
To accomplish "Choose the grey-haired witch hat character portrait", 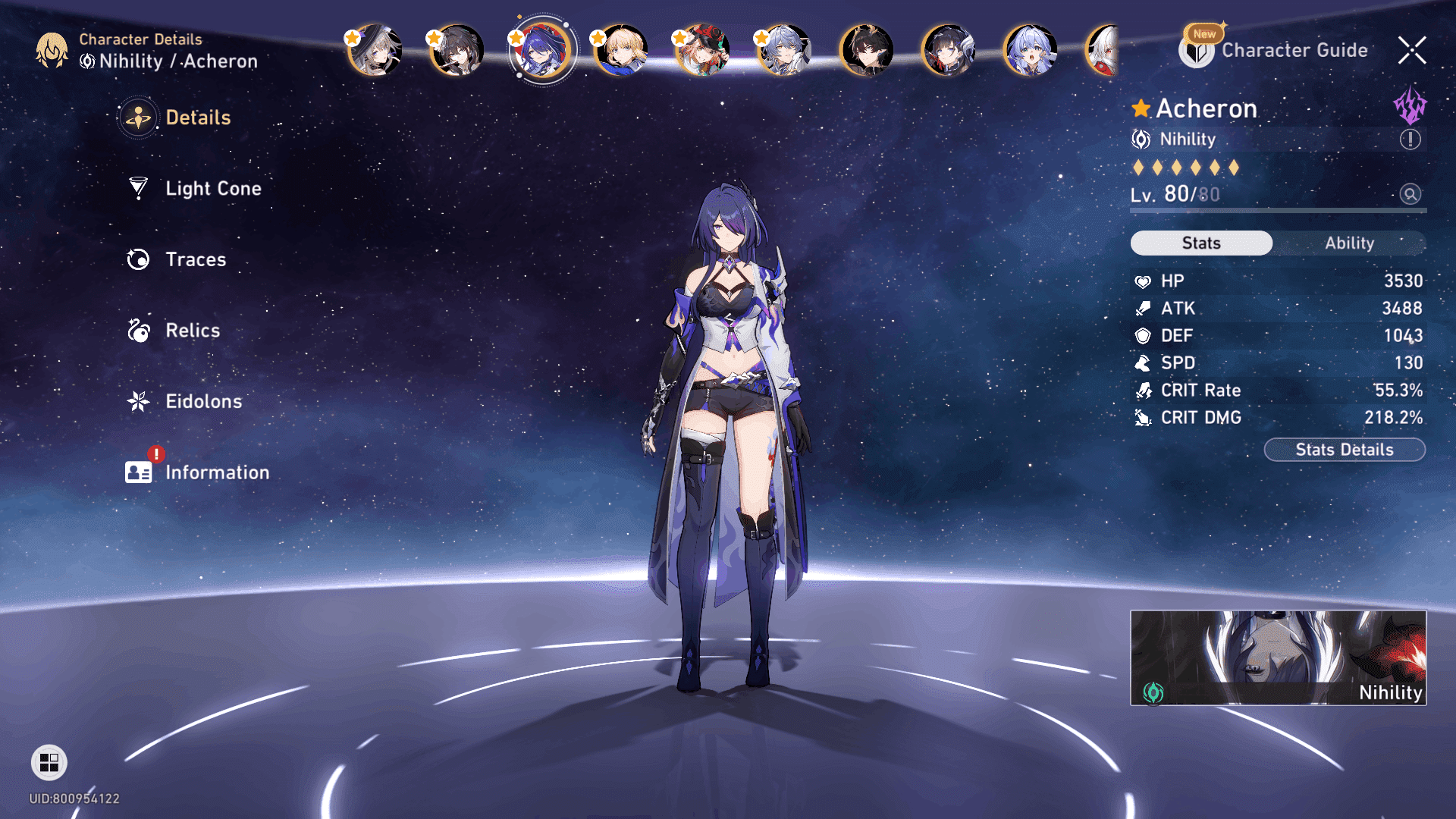I will [375, 51].
